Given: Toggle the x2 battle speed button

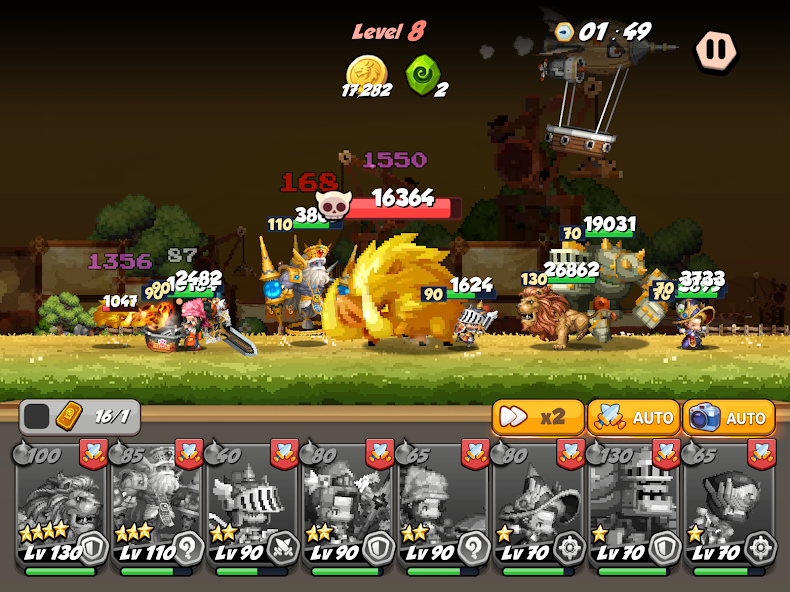Looking at the screenshot, I should tap(537, 417).
